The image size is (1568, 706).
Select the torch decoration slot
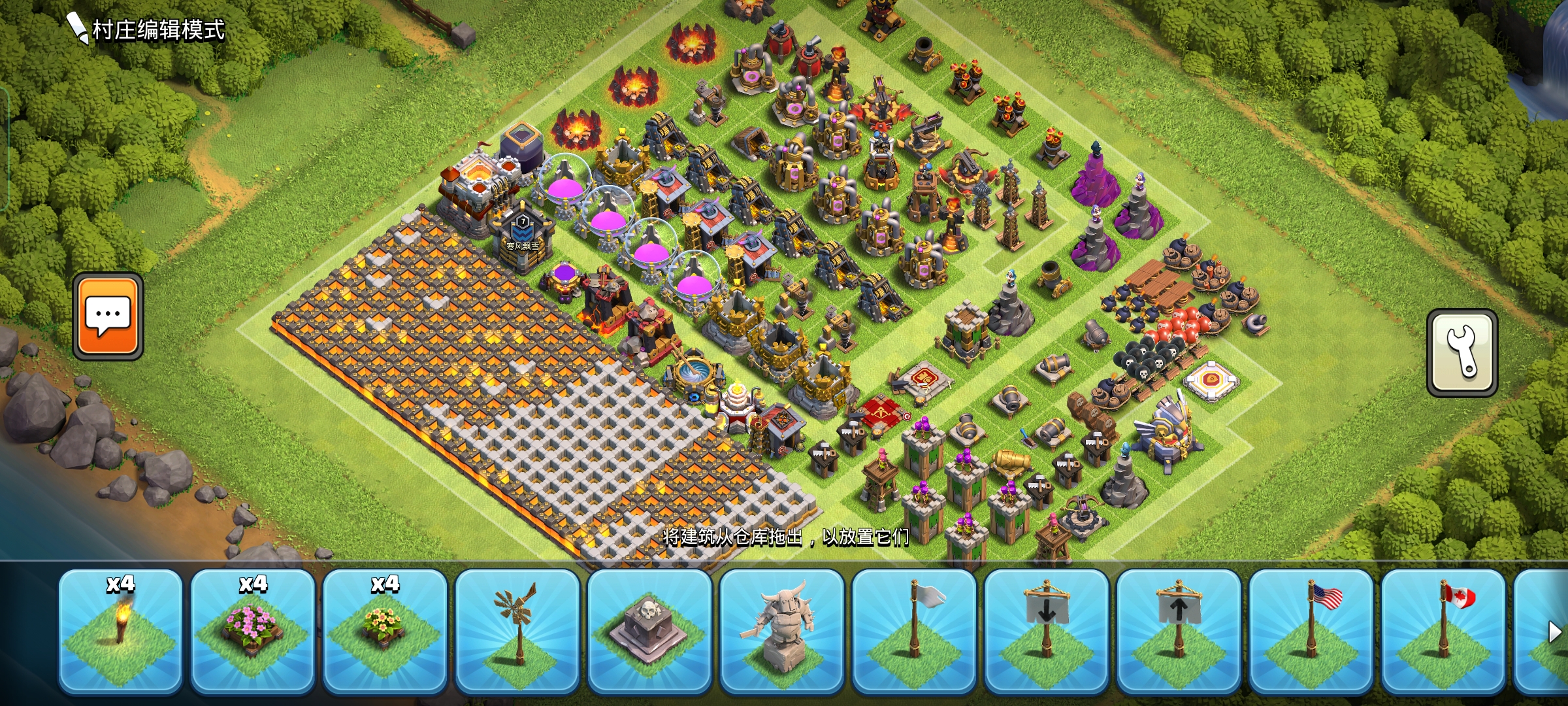[120, 631]
